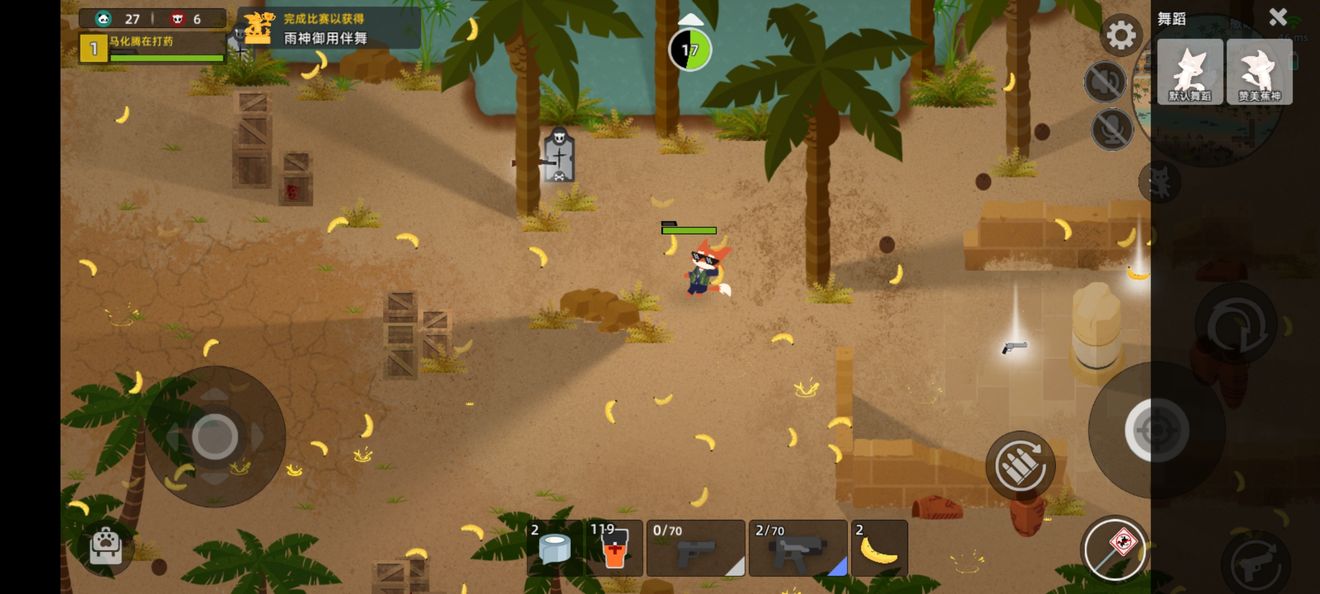Choose the 赞美蕉神 dance emote
This screenshot has height=594, width=1320.
click(x=1260, y=72)
